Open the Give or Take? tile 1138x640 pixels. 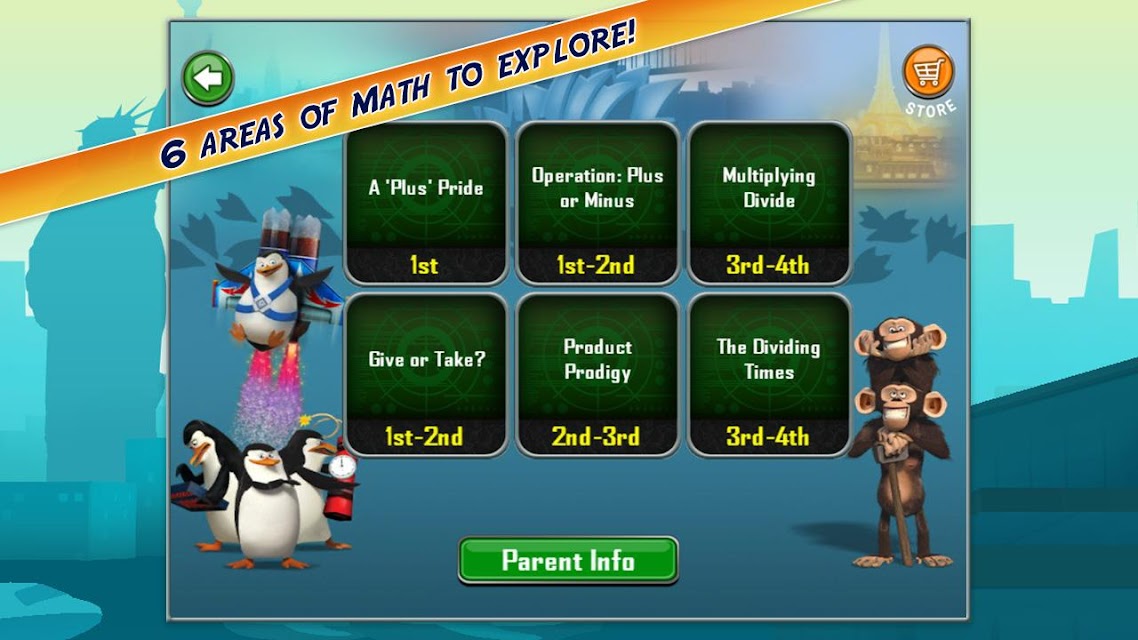(425, 373)
